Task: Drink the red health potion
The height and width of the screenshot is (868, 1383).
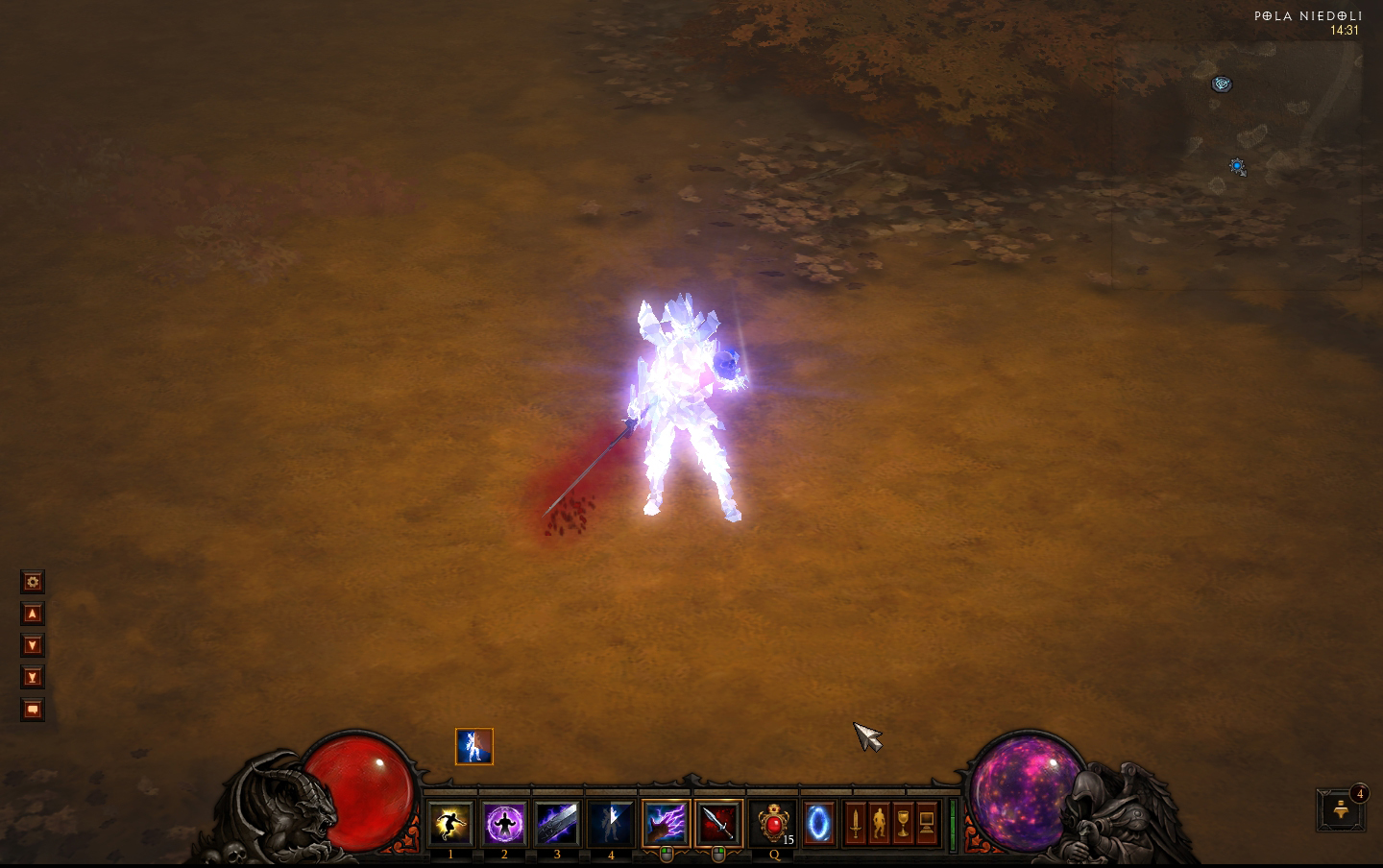Action: pyautogui.click(x=773, y=823)
